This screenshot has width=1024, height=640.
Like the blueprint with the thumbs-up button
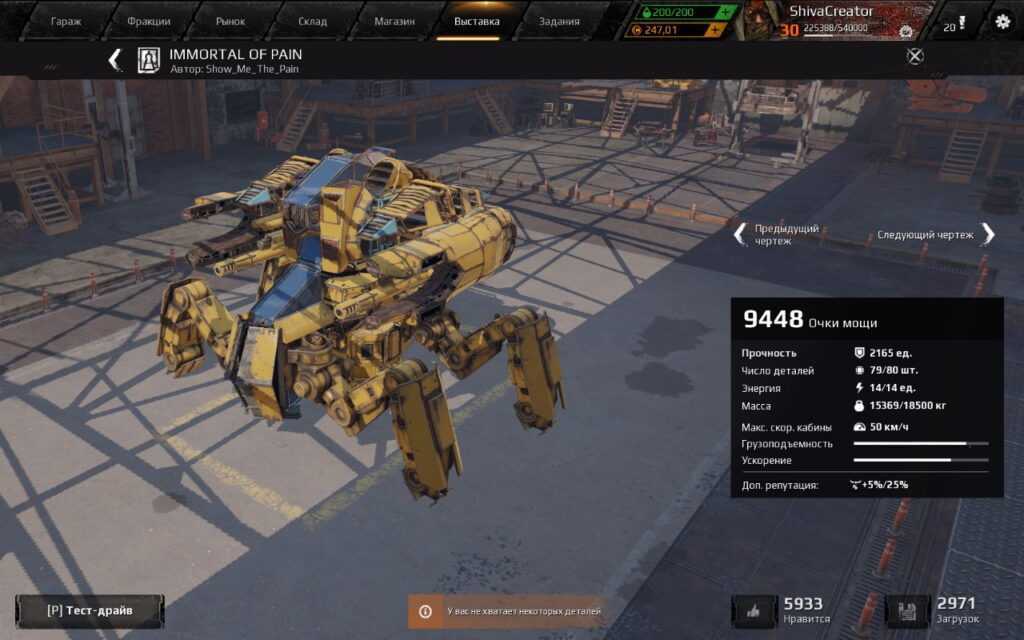[x=755, y=611]
